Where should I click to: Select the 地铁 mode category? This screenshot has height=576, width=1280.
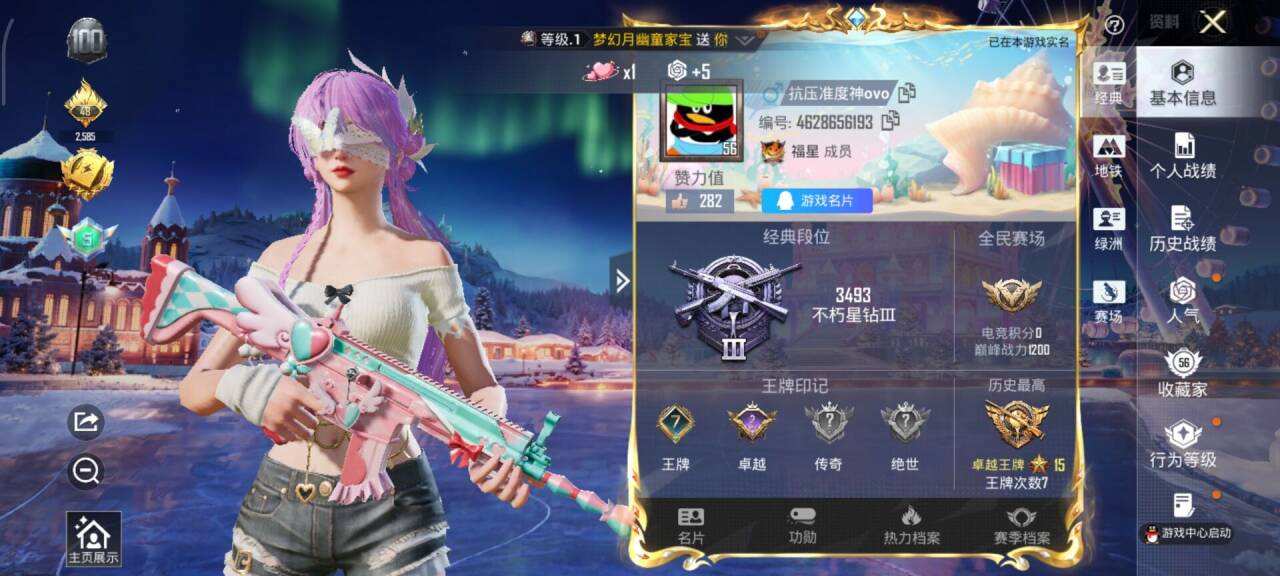pyautogui.click(x=1109, y=157)
